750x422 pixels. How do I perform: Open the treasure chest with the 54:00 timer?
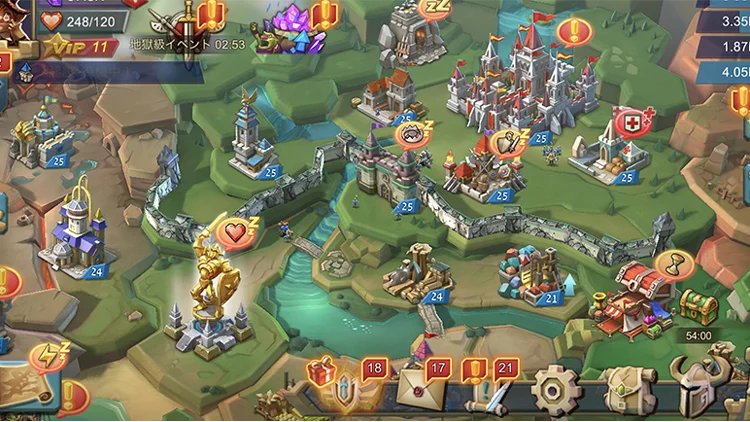tap(695, 304)
